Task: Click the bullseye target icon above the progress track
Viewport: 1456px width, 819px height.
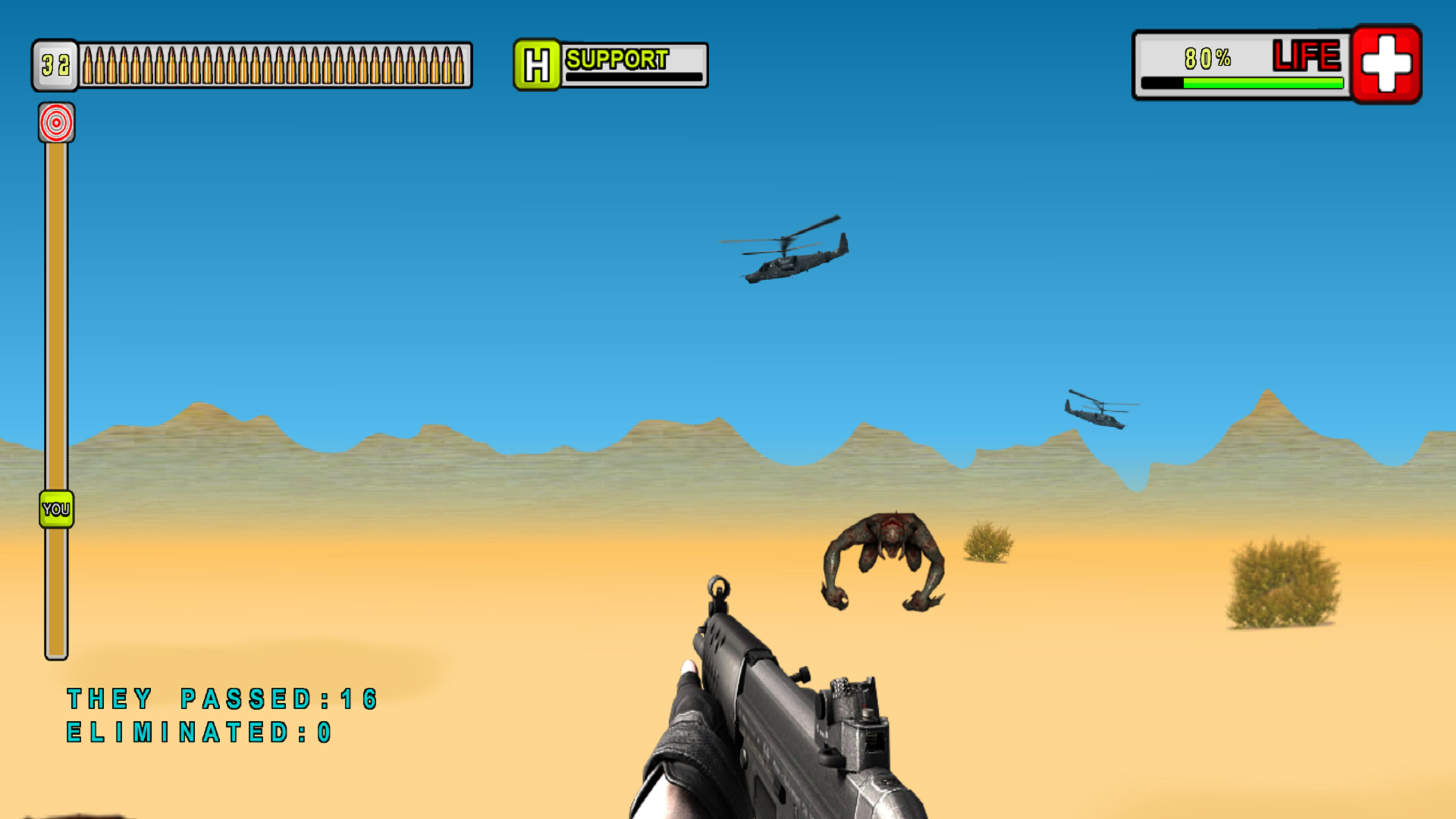Action: 57,124
